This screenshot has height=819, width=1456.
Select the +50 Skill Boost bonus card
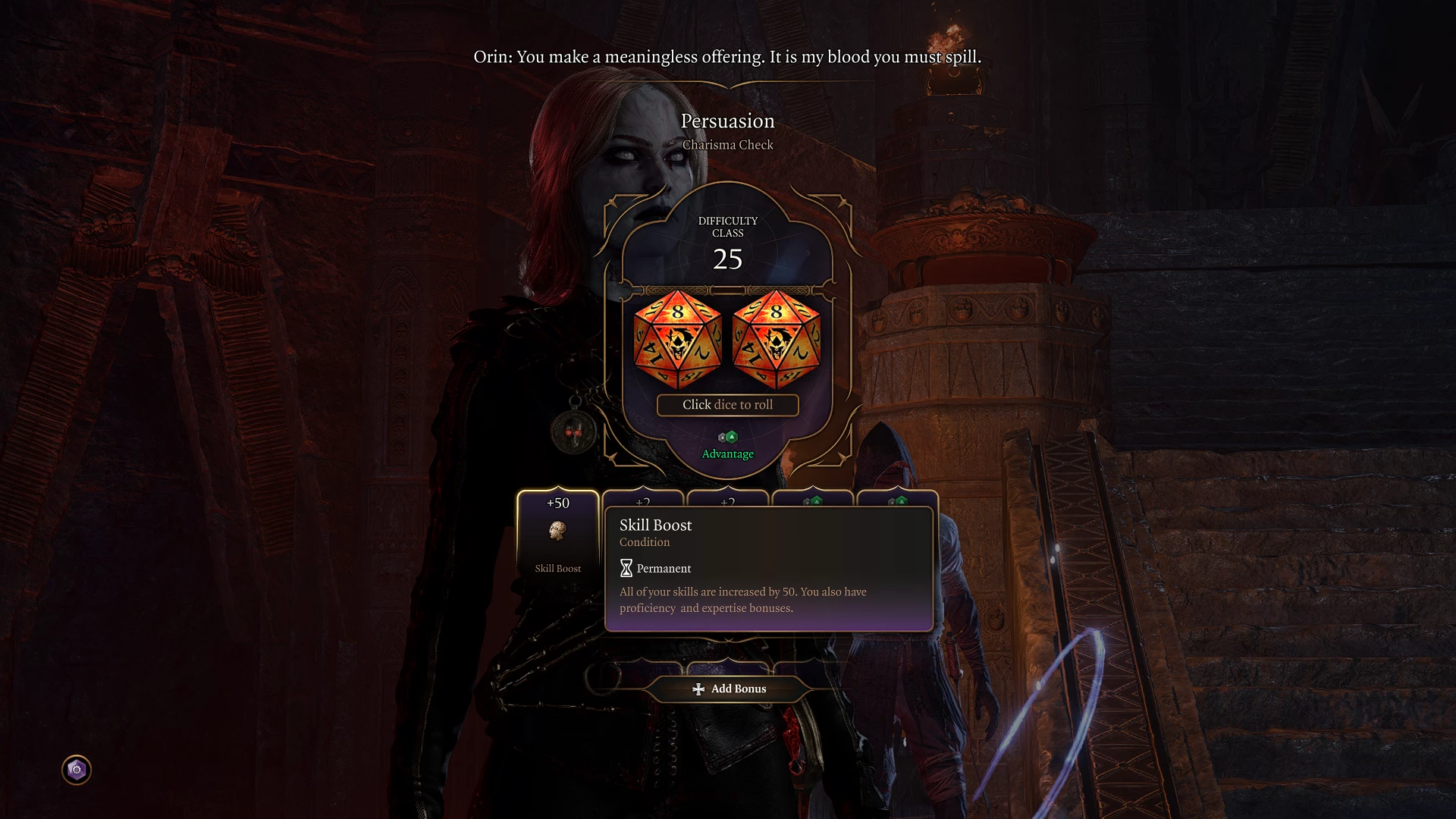(x=558, y=535)
